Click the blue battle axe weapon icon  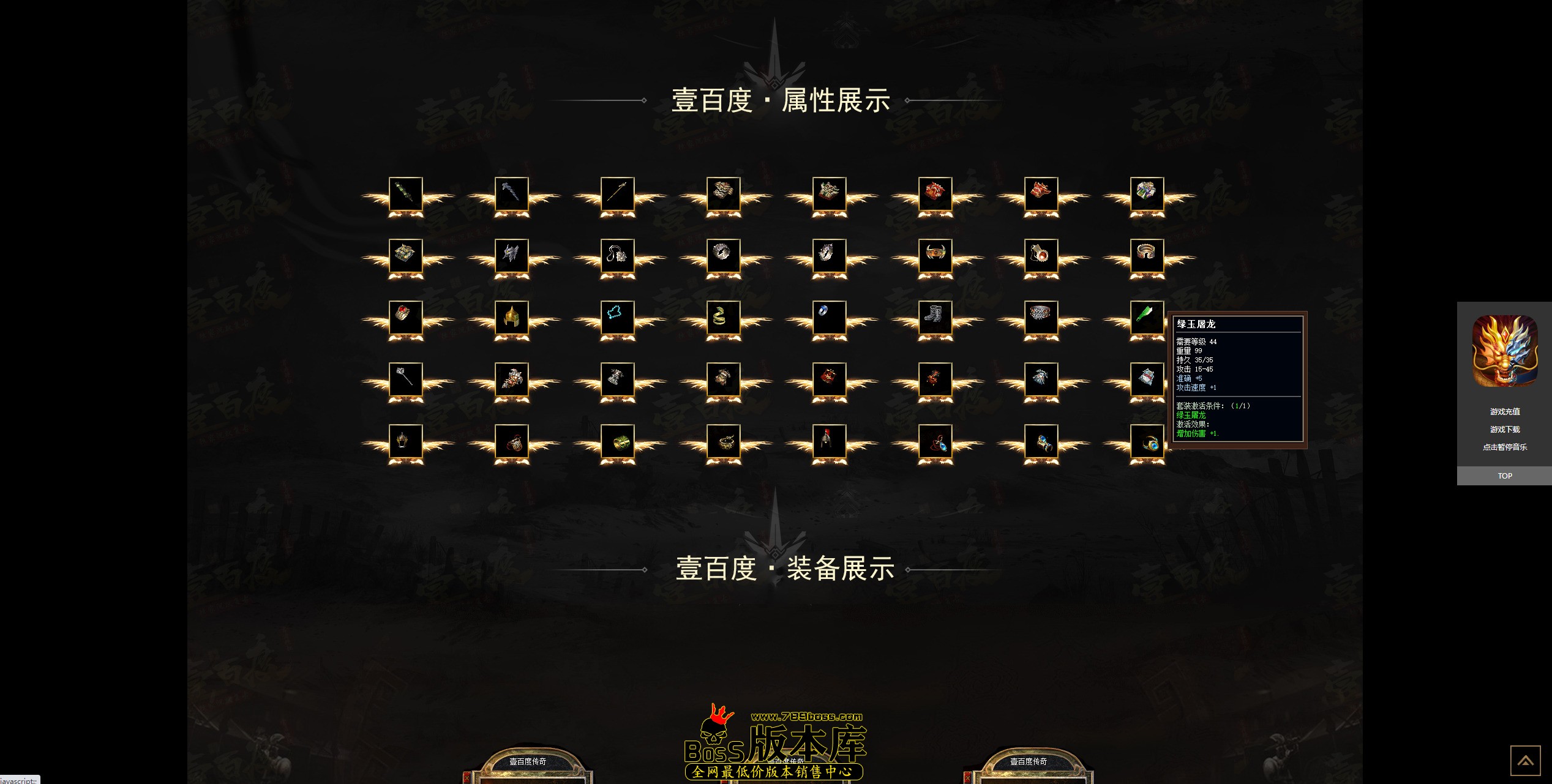click(513, 195)
